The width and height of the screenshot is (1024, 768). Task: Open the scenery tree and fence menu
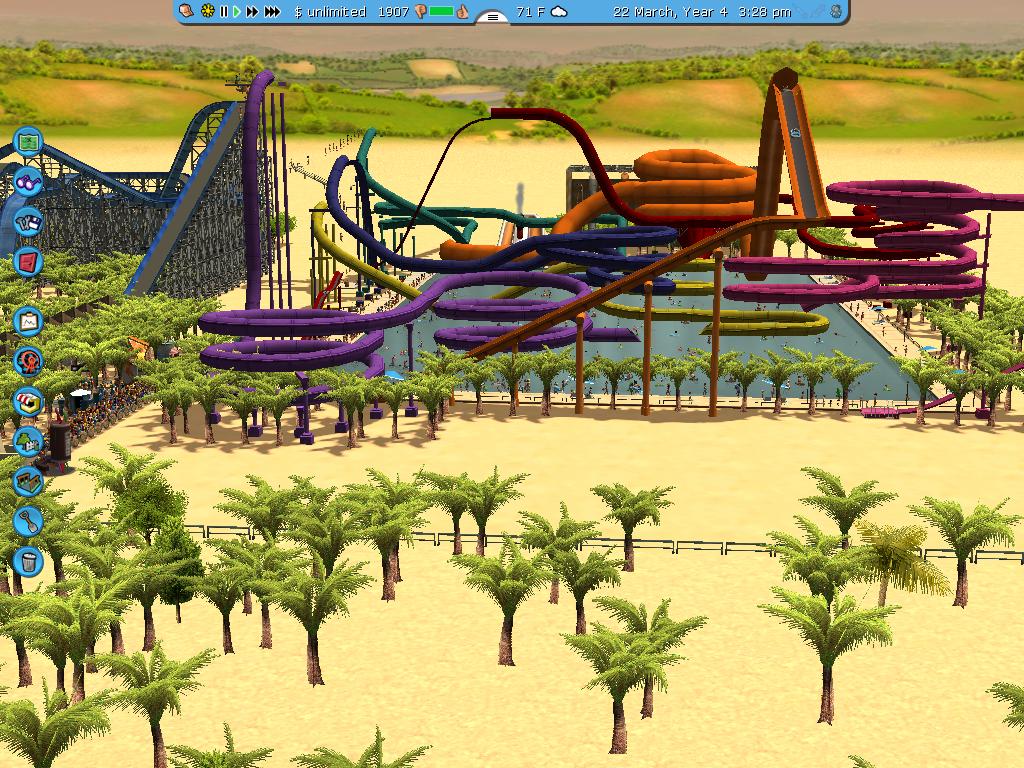coord(28,440)
